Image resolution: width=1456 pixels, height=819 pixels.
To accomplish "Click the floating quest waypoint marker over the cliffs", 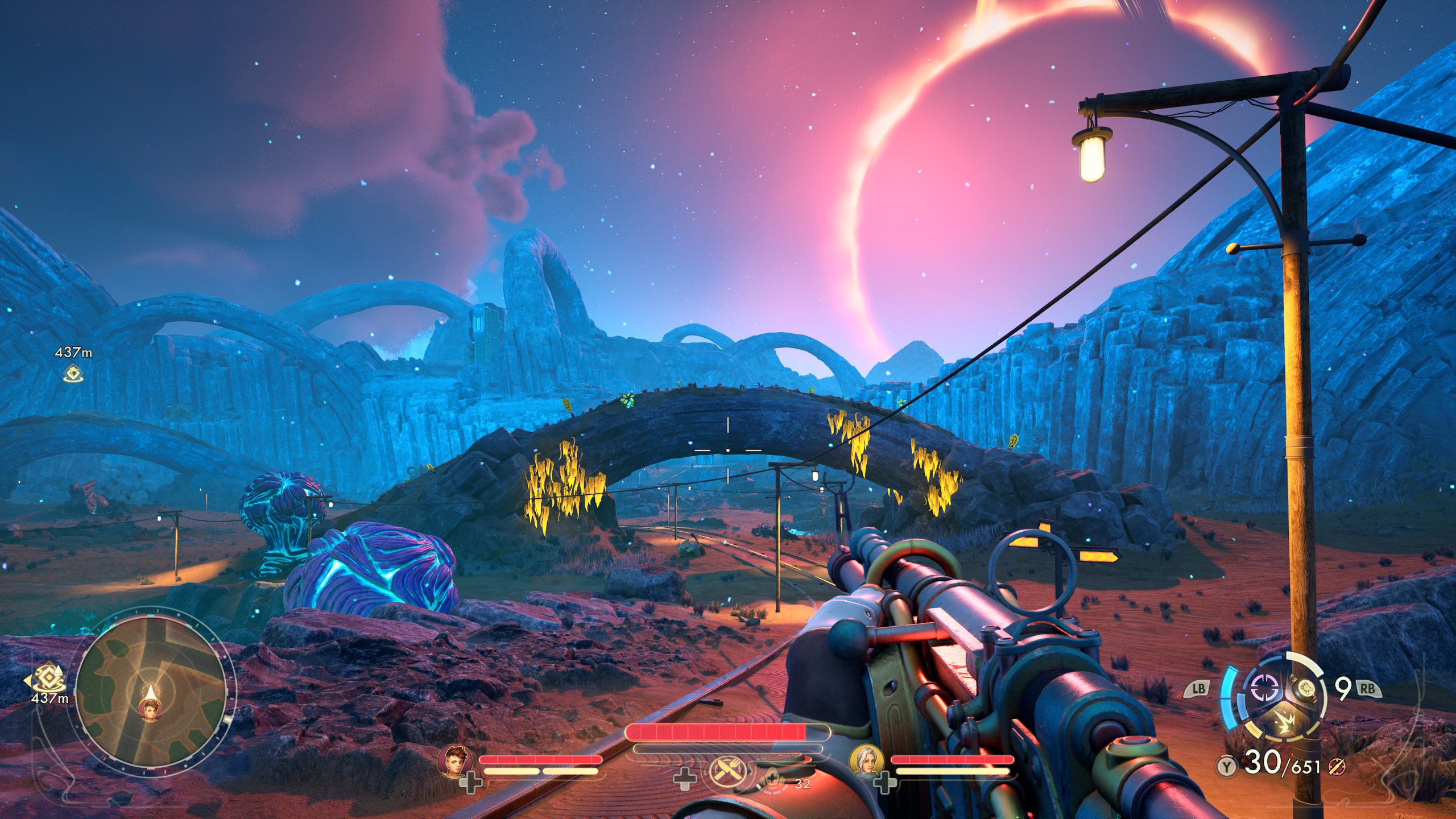I will pos(73,374).
